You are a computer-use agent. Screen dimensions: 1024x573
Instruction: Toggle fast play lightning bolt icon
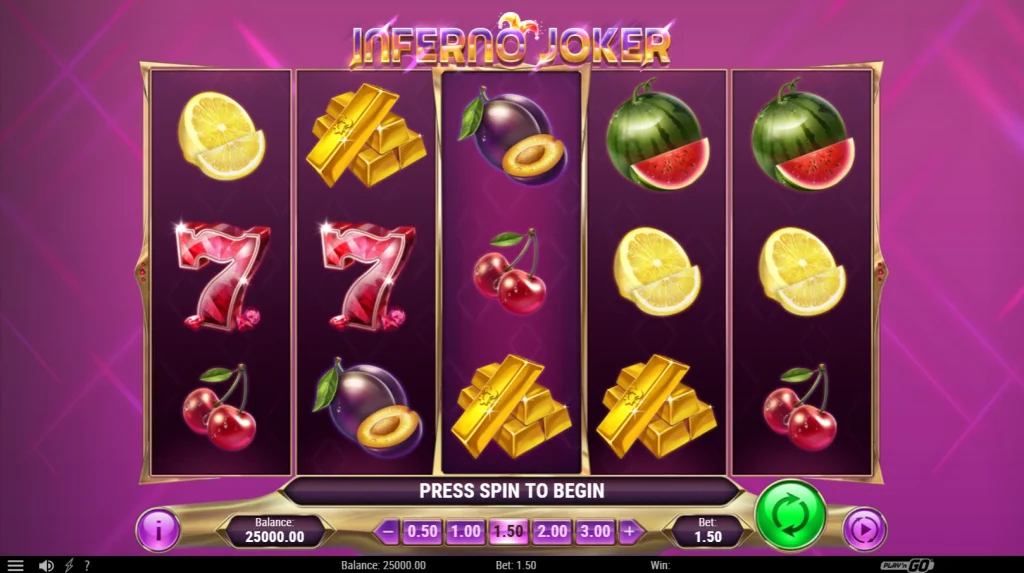[x=69, y=565]
